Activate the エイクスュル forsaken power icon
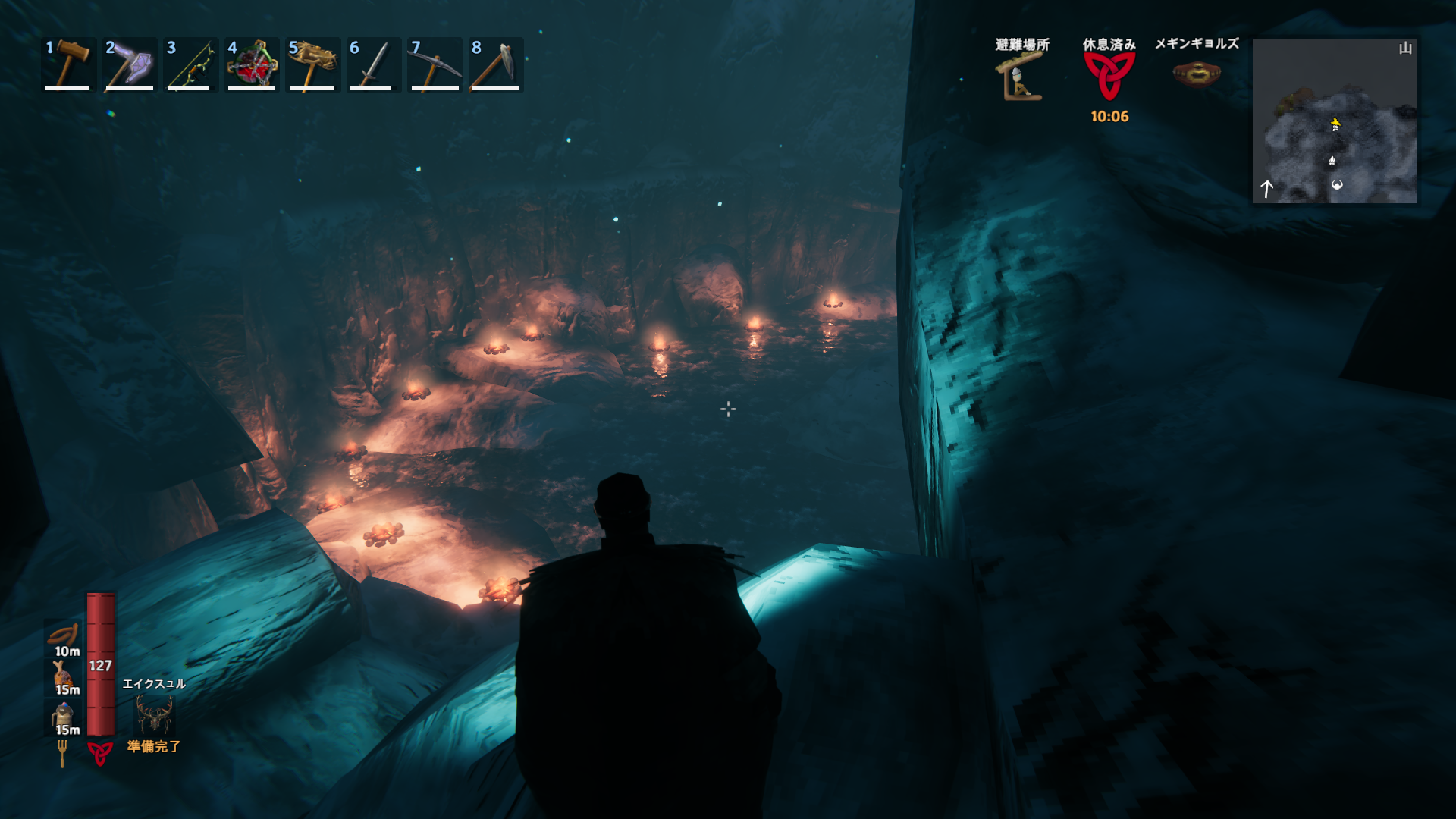The image size is (1456, 819). tap(154, 714)
